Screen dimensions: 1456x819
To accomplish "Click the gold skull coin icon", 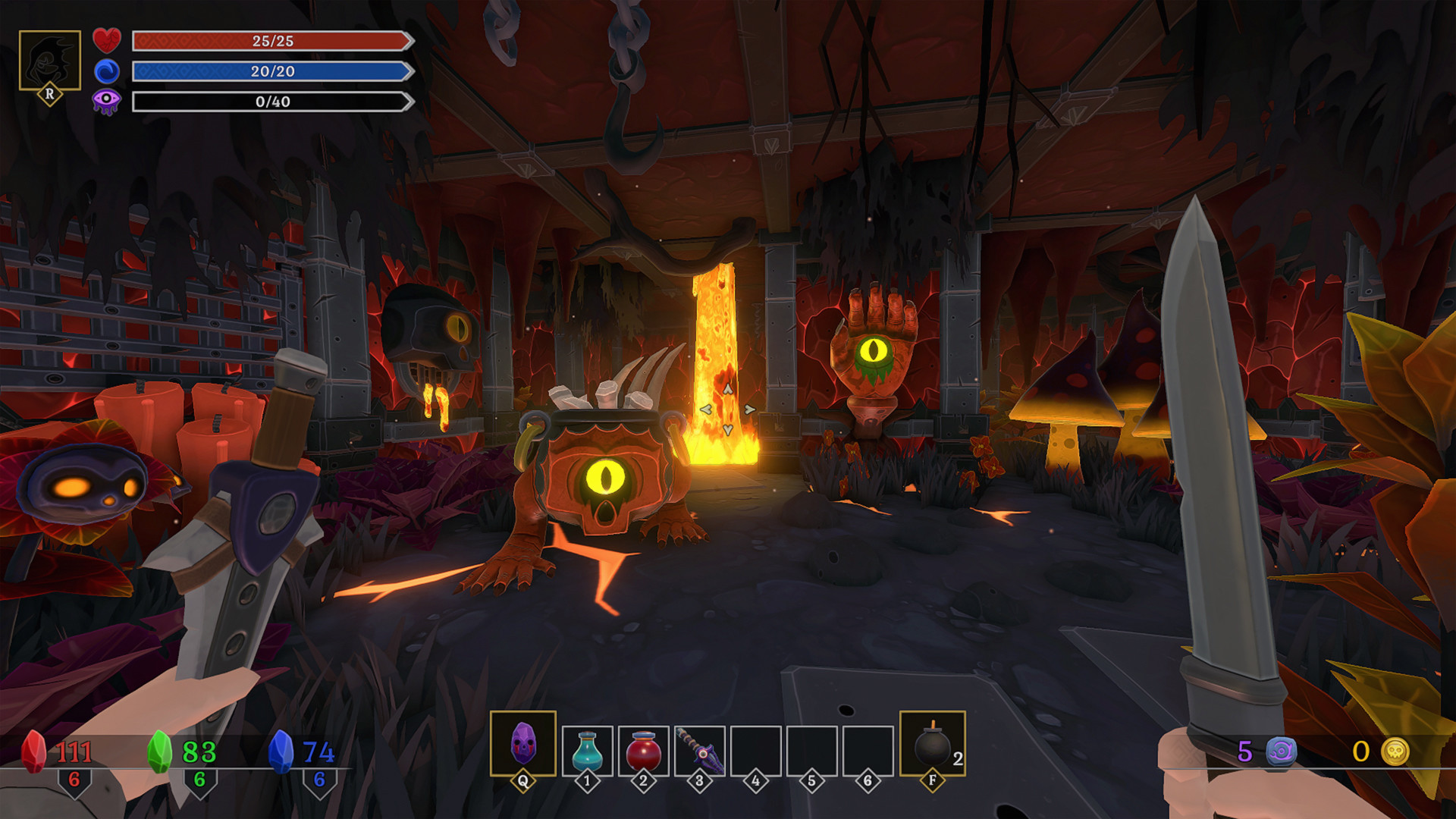I will tap(1395, 752).
